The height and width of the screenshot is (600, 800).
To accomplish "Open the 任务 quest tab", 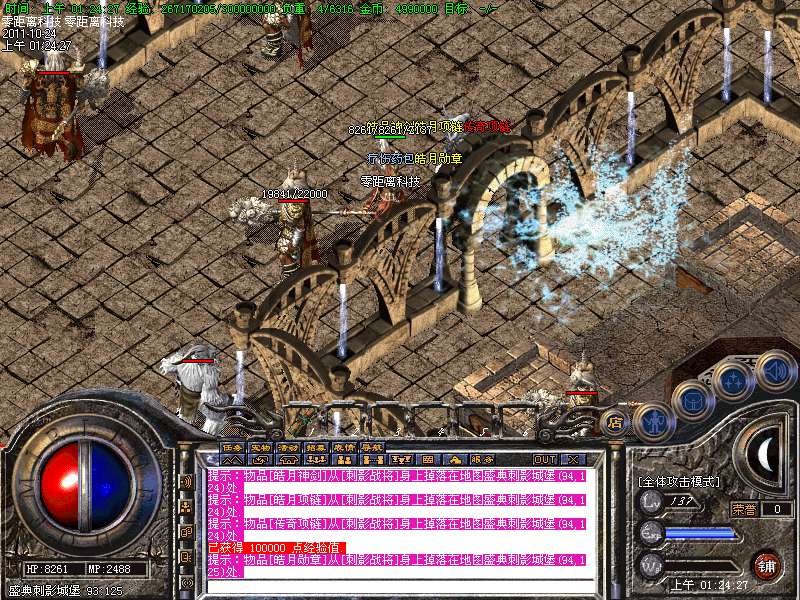I will 232,447.
